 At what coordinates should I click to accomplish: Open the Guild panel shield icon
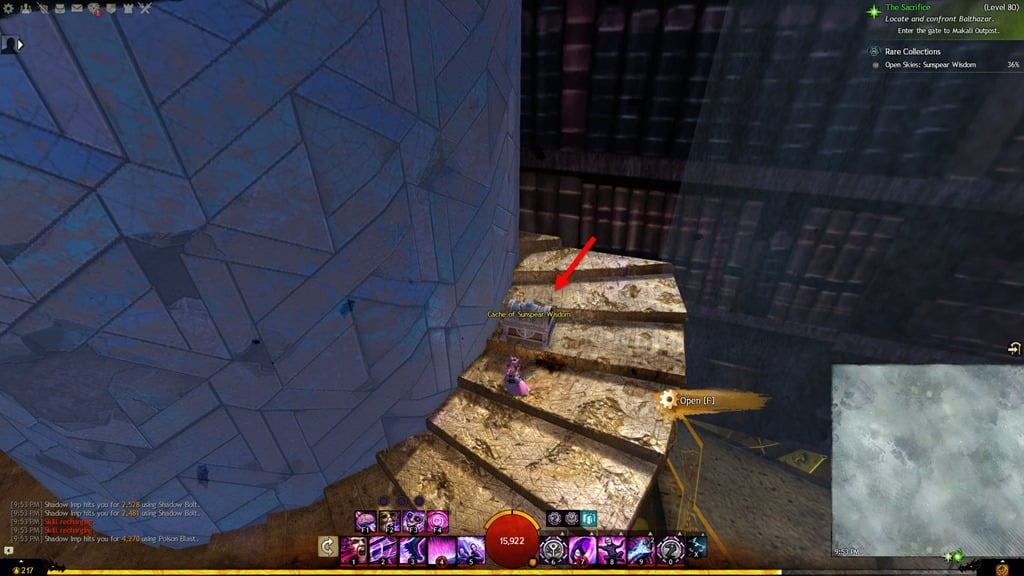111,9
